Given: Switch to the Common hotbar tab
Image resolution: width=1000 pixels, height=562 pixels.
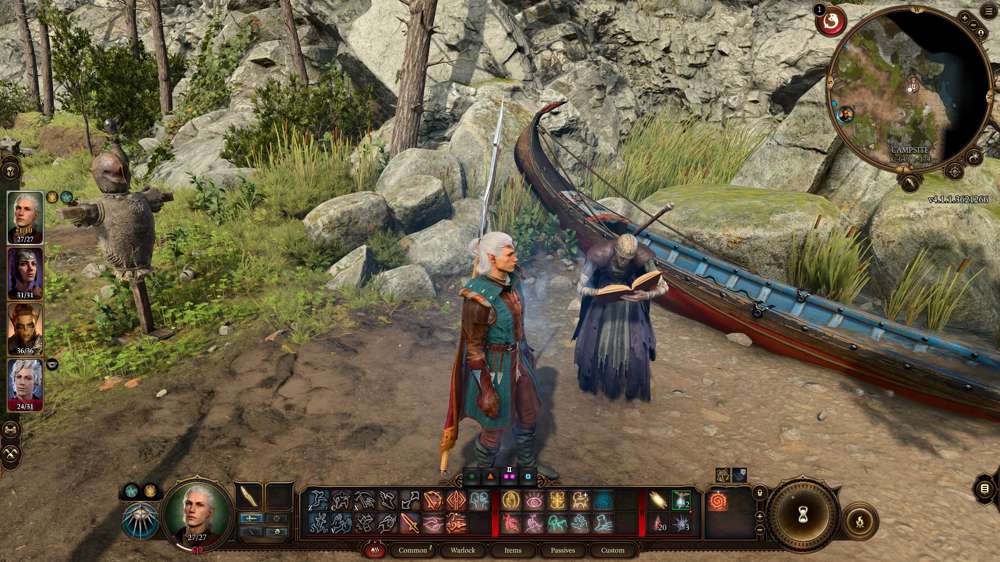Looking at the screenshot, I should 413,550.
